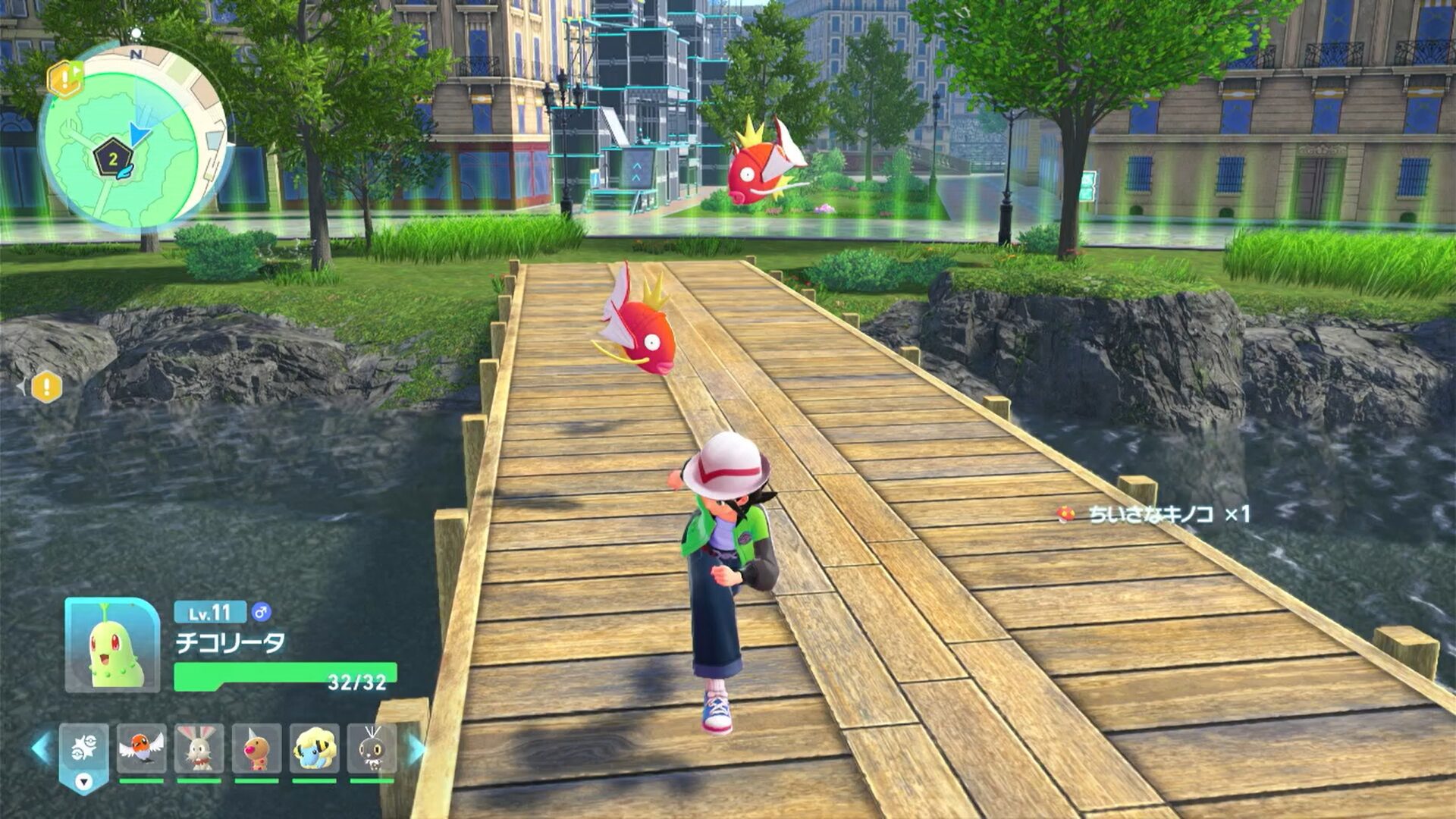Switch to Fletchling in the party
Screen dimensions: 1456x819
click(x=142, y=749)
